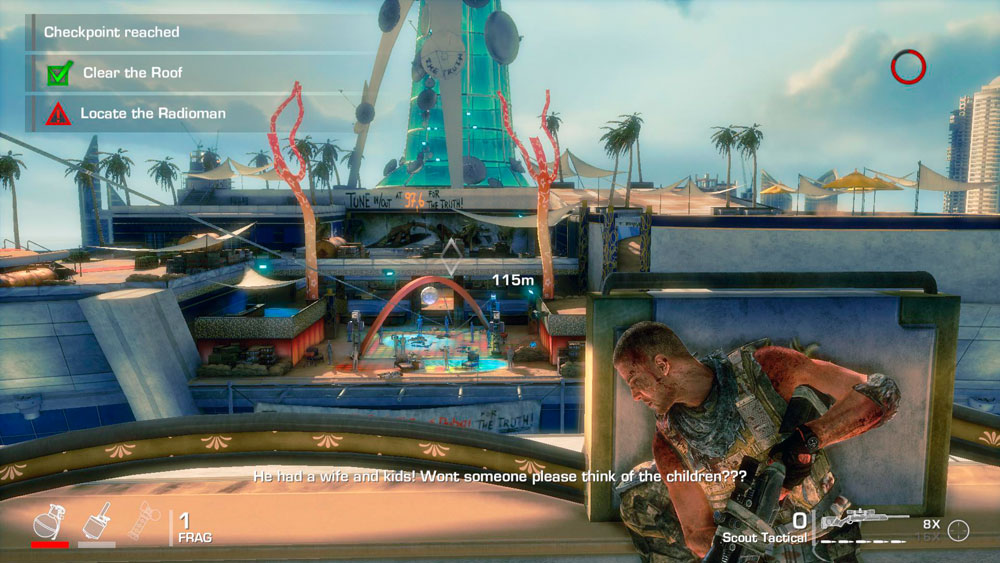This screenshot has width=1000, height=563.
Task: Select the frag grenade icon
Action: coord(49,523)
